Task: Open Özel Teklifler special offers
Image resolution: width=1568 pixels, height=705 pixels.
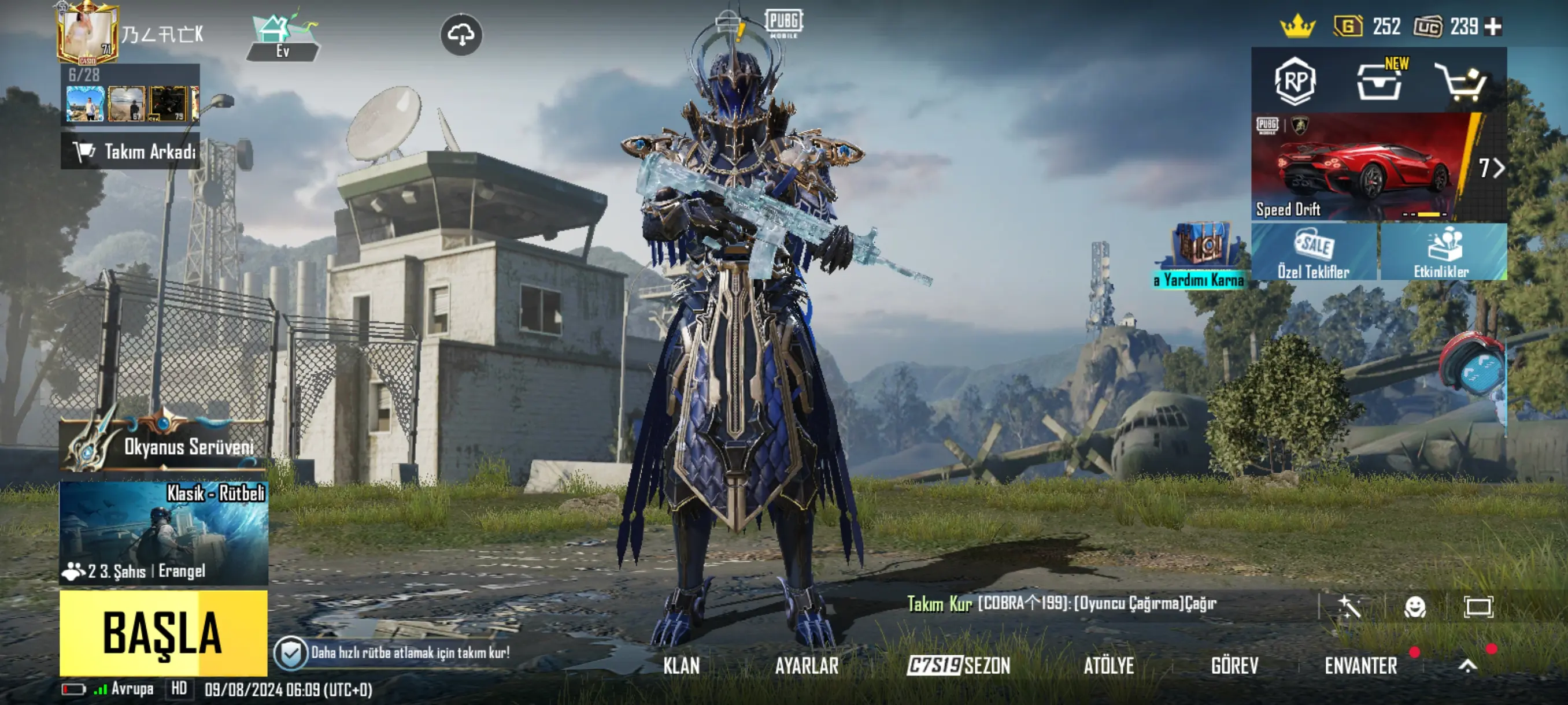Action: (1314, 252)
